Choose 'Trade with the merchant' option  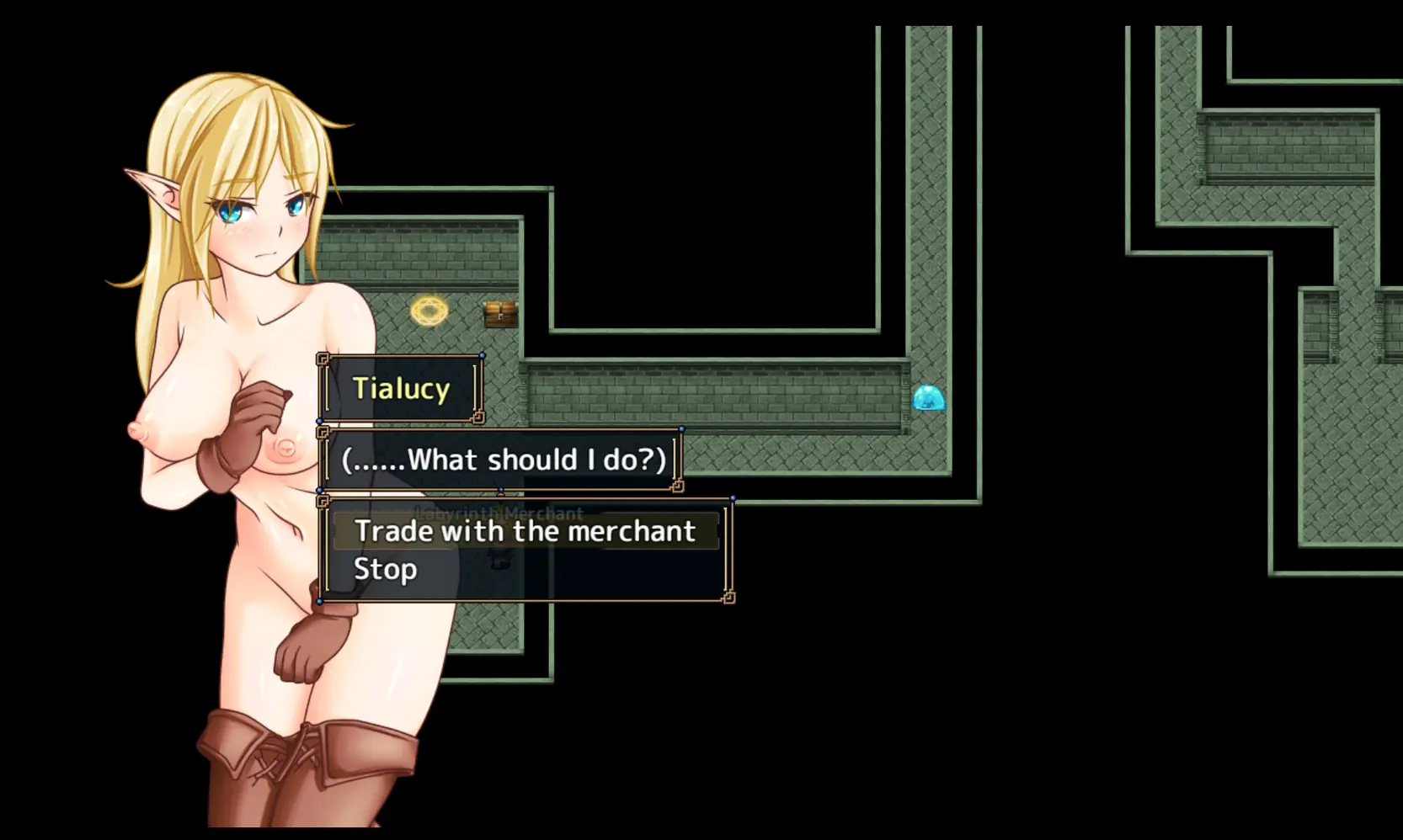coord(525,532)
